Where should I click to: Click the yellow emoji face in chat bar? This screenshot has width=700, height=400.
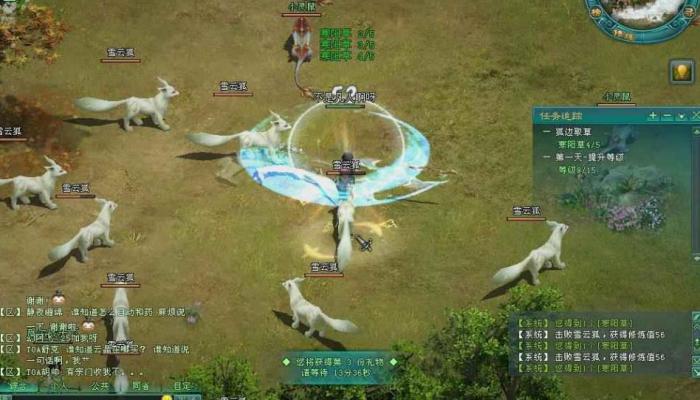tap(167, 397)
